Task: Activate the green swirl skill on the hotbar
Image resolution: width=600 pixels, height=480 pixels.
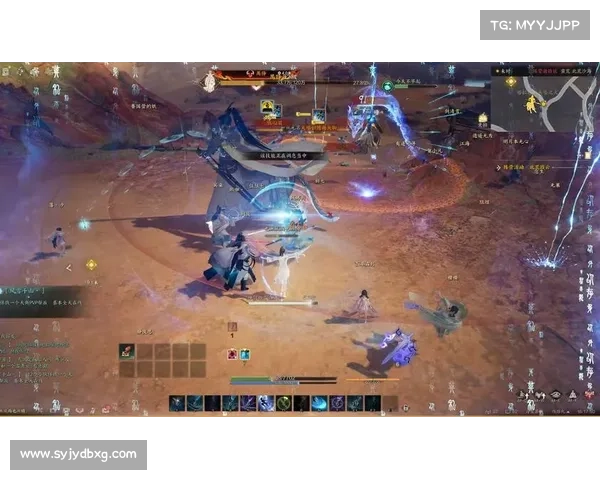Action: tap(284, 403)
